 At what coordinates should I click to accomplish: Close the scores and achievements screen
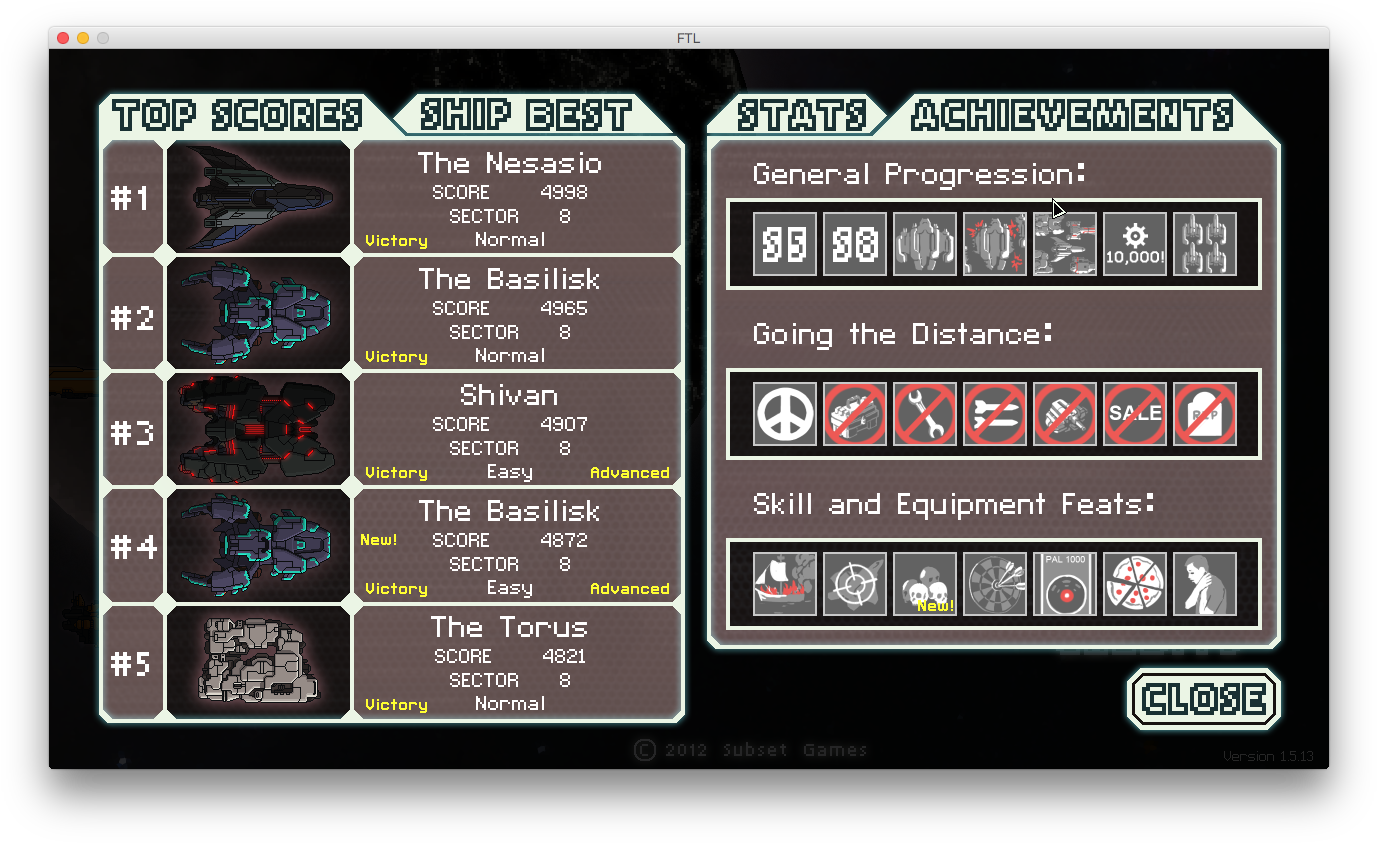(x=1203, y=699)
